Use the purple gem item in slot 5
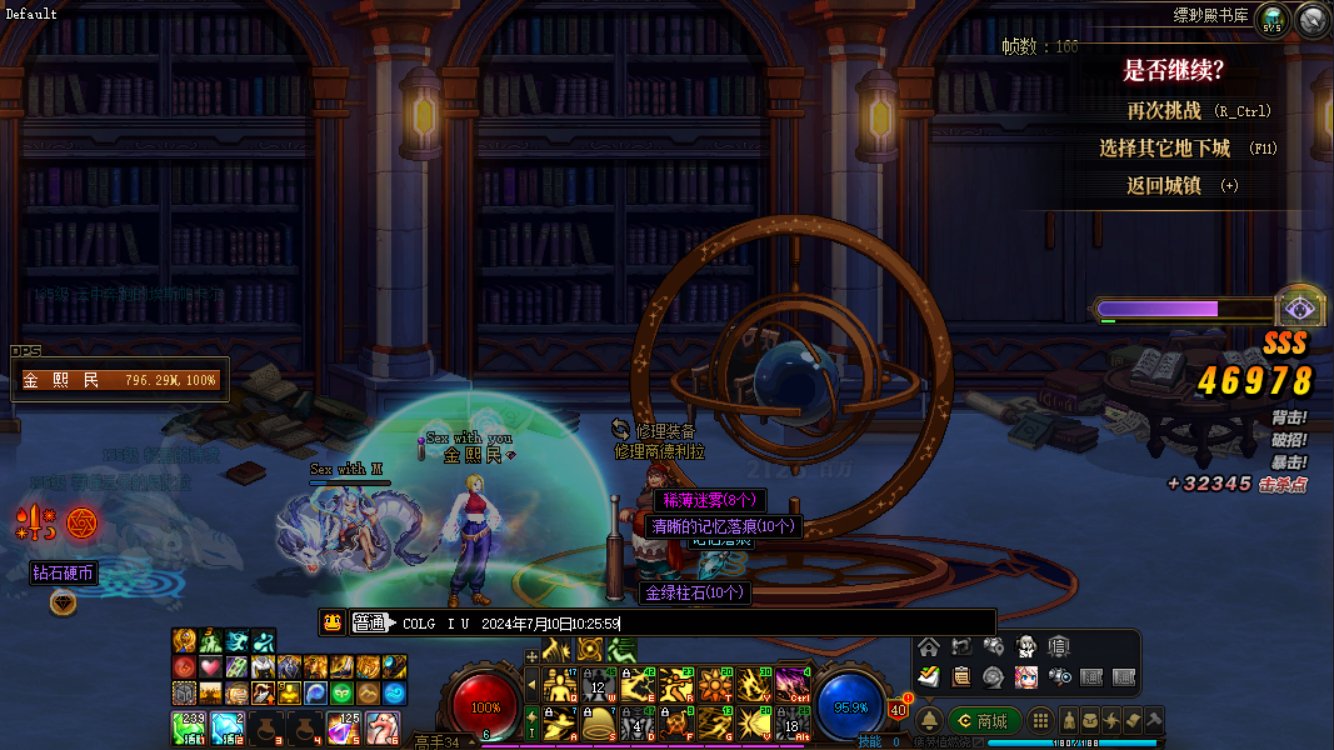 [x=343, y=728]
